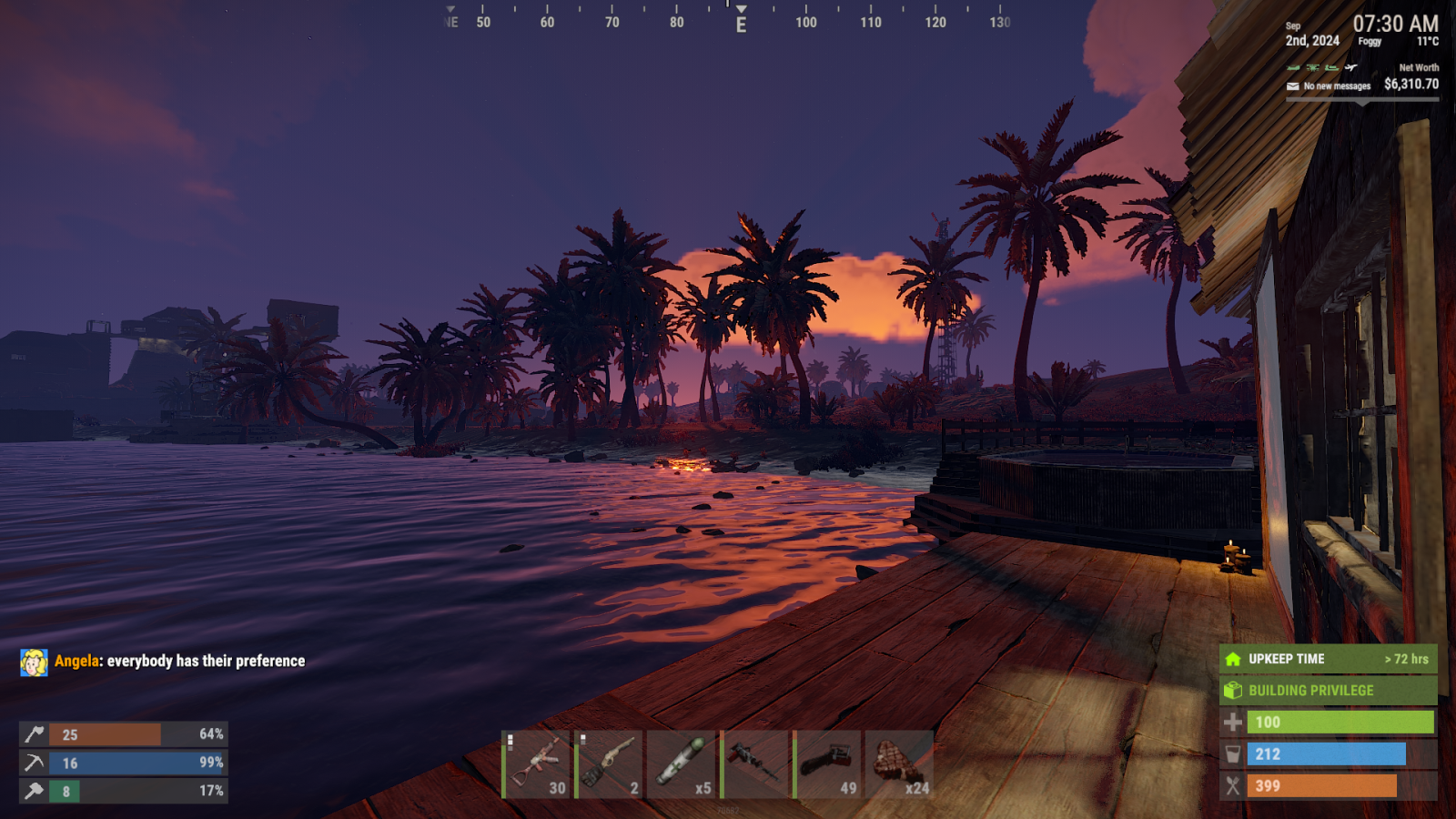Click Angela's chat avatar
Screen dimensions: 1456x819
[x=34, y=662]
